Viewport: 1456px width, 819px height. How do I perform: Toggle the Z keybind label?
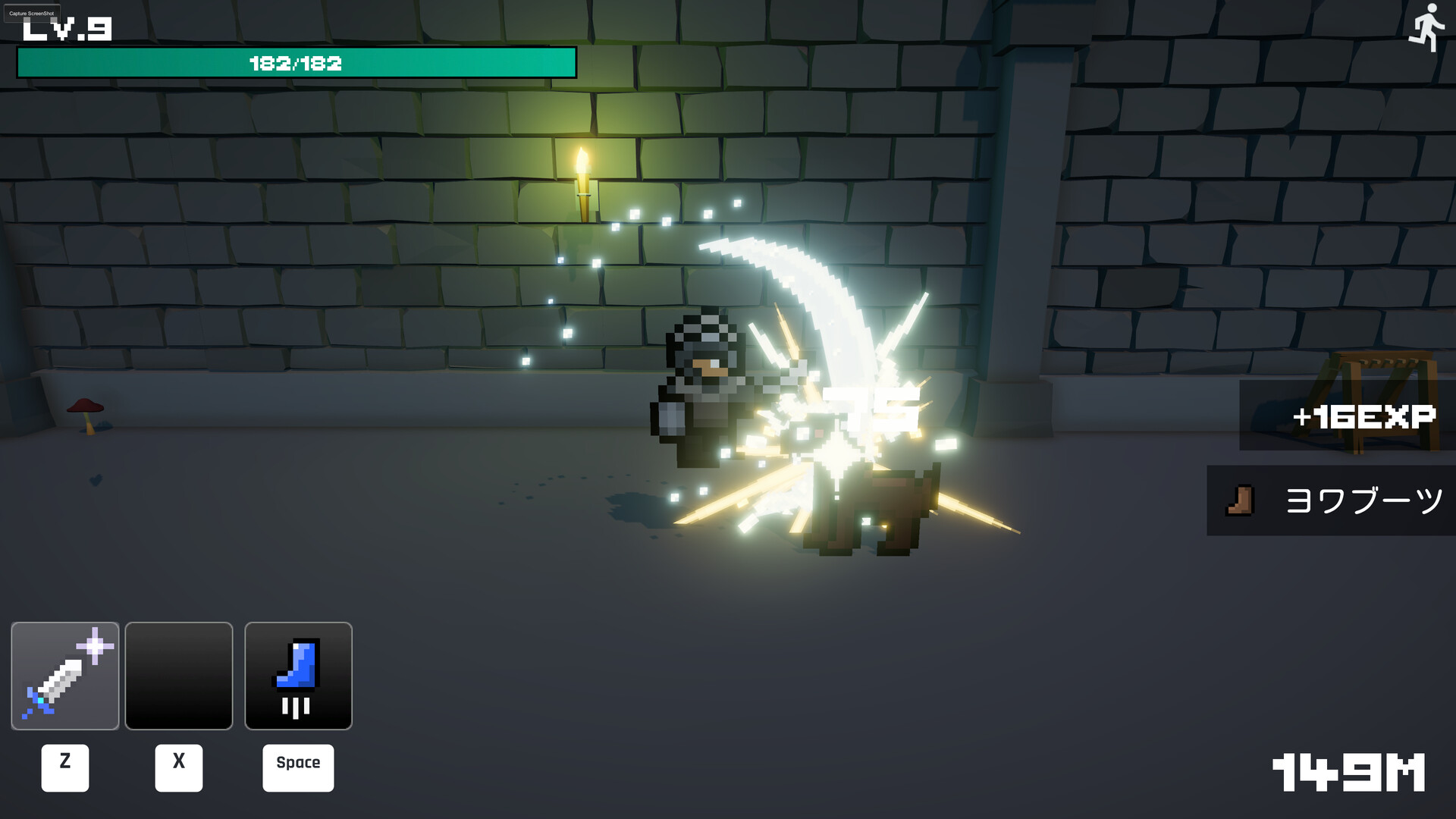pyautogui.click(x=65, y=767)
